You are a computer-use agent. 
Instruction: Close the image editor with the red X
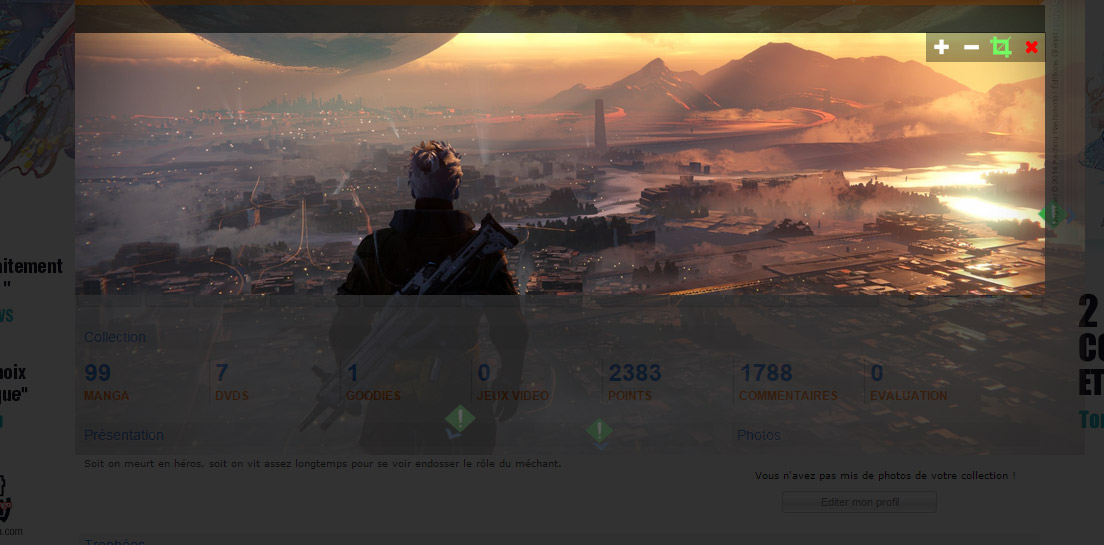[x=1031, y=47]
